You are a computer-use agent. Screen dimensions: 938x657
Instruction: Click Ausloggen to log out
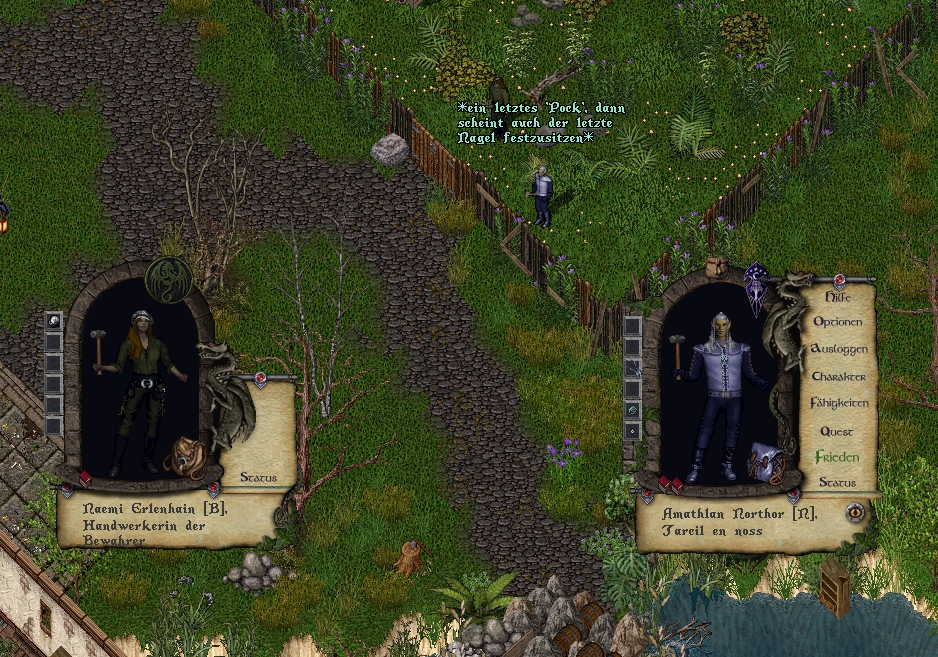838,349
